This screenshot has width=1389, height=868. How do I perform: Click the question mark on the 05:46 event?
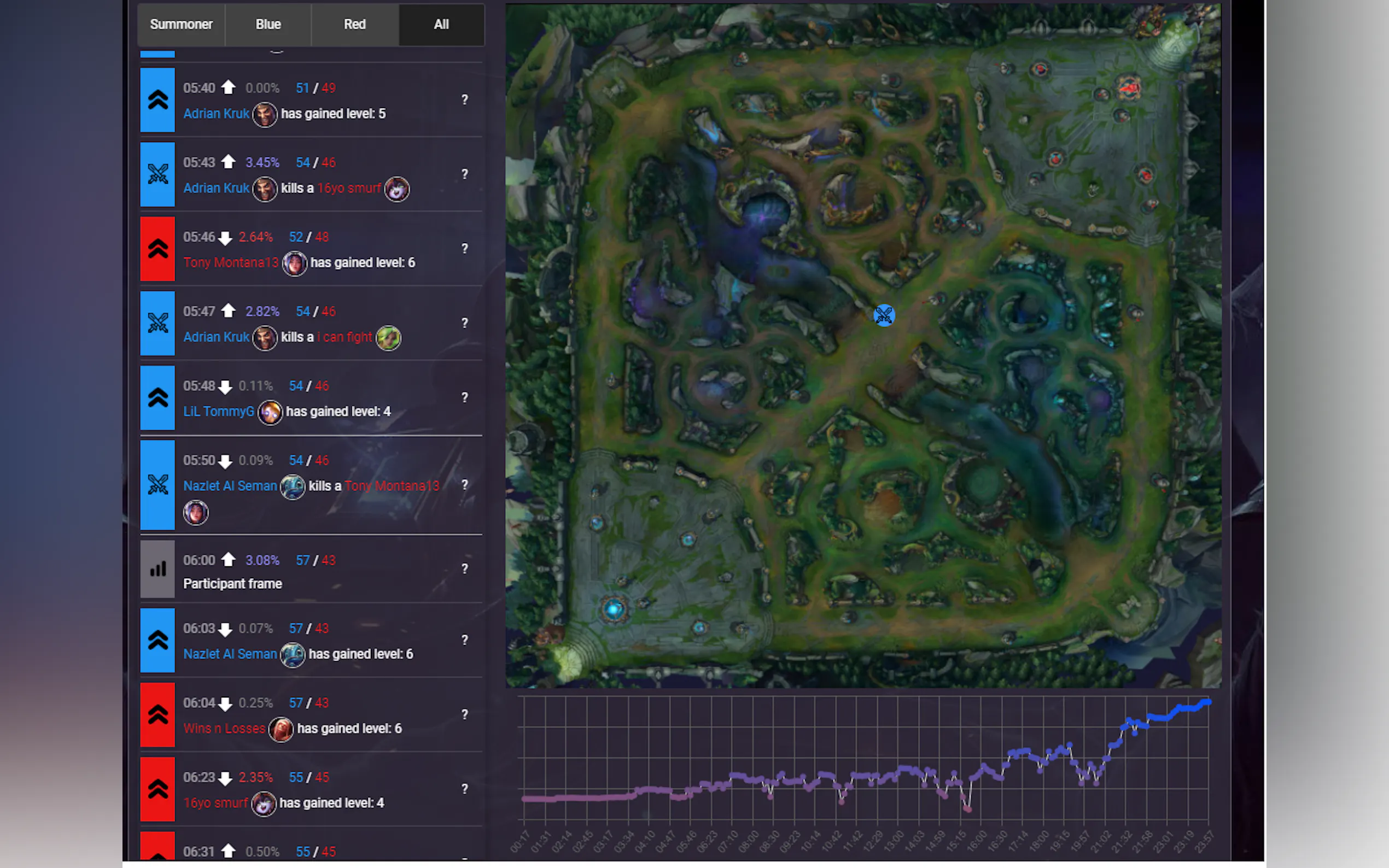464,249
